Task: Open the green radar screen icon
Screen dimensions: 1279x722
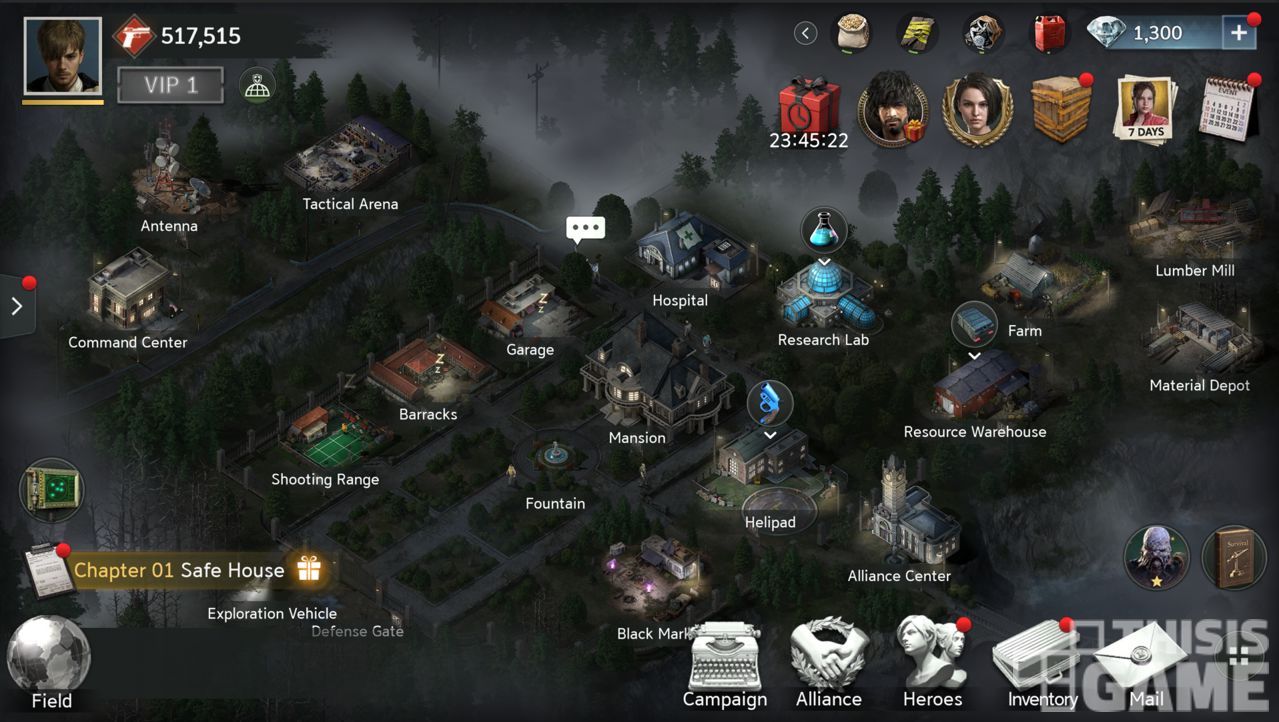Action: pos(51,489)
